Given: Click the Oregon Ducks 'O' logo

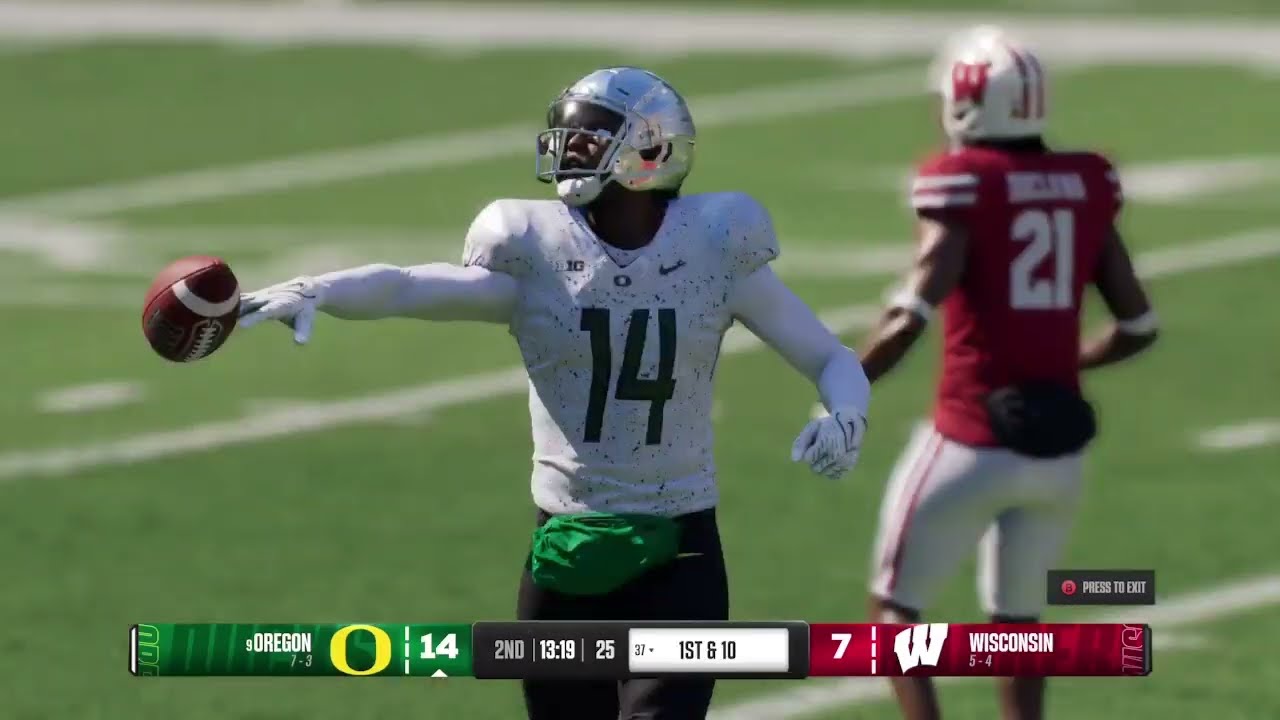Looking at the screenshot, I should [x=362, y=650].
